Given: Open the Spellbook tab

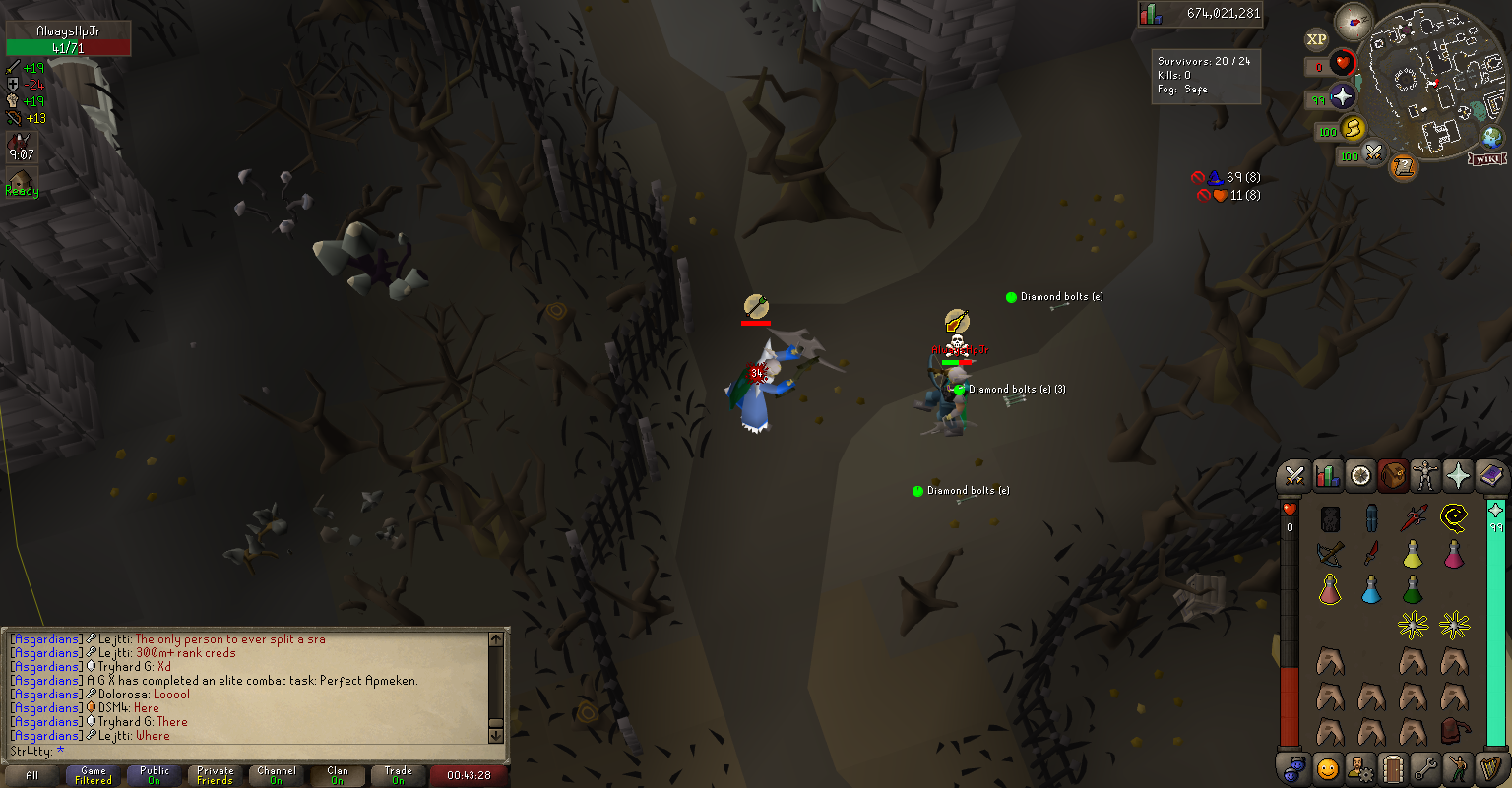Looking at the screenshot, I should [1490, 476].
